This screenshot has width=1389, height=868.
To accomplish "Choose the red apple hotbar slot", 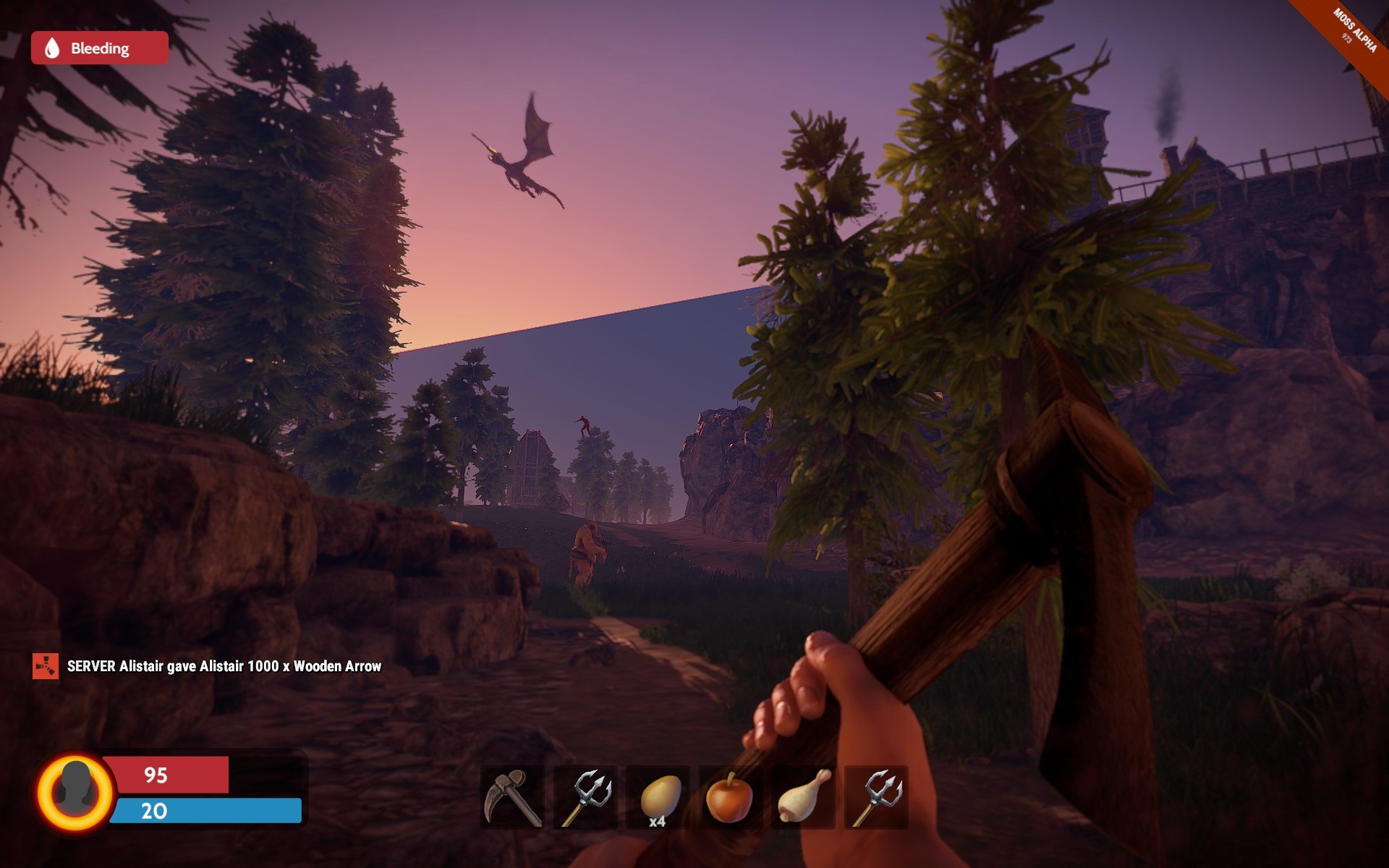I will [730, 797].
